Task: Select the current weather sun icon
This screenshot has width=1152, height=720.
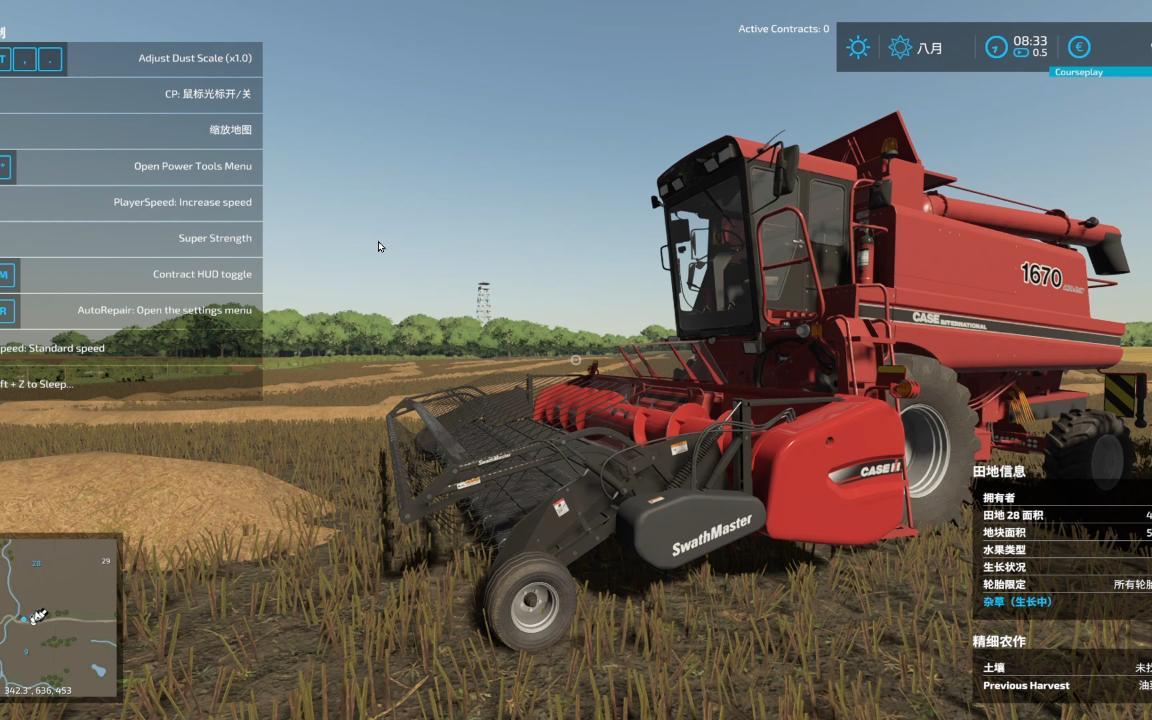Action: click(858, 47)
